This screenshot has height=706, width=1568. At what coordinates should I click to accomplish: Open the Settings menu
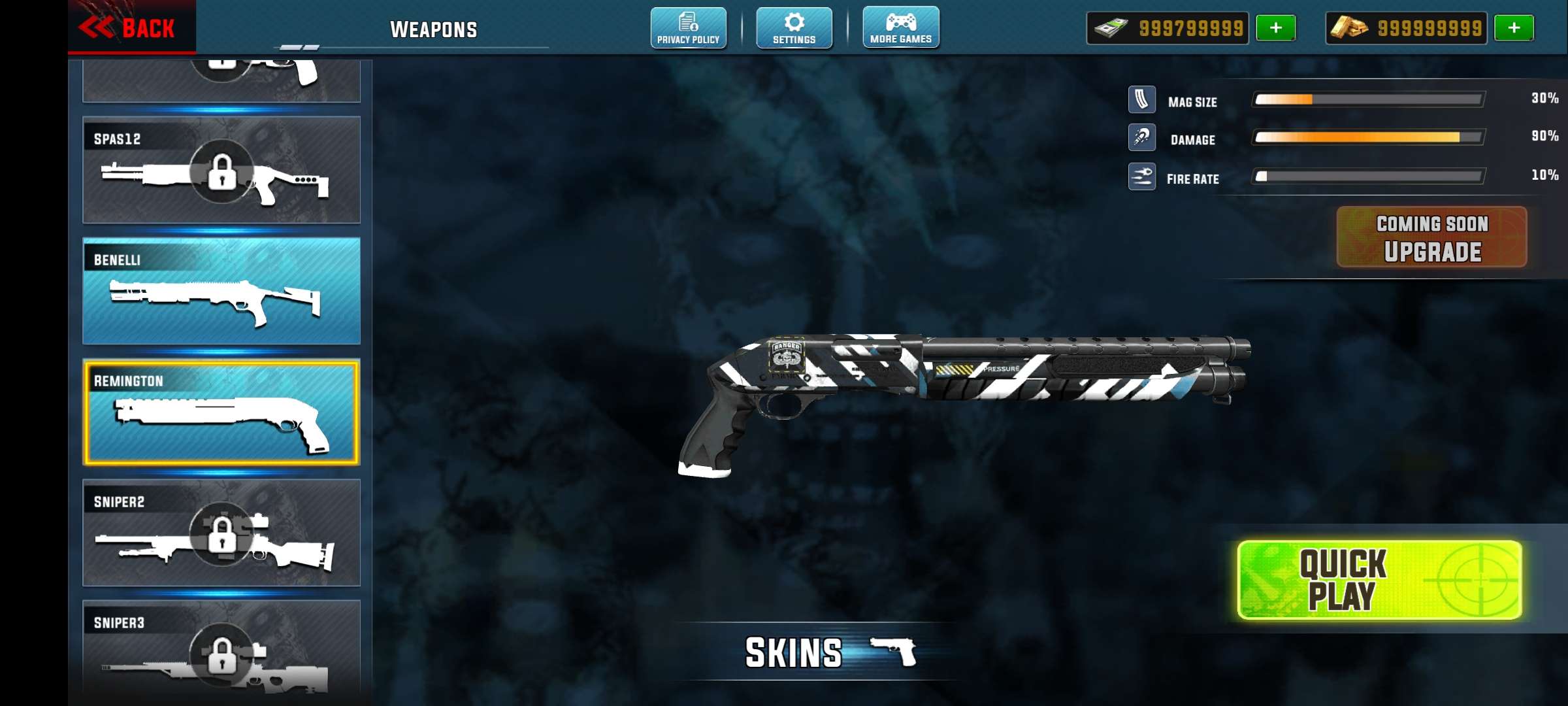coord(794,27)
